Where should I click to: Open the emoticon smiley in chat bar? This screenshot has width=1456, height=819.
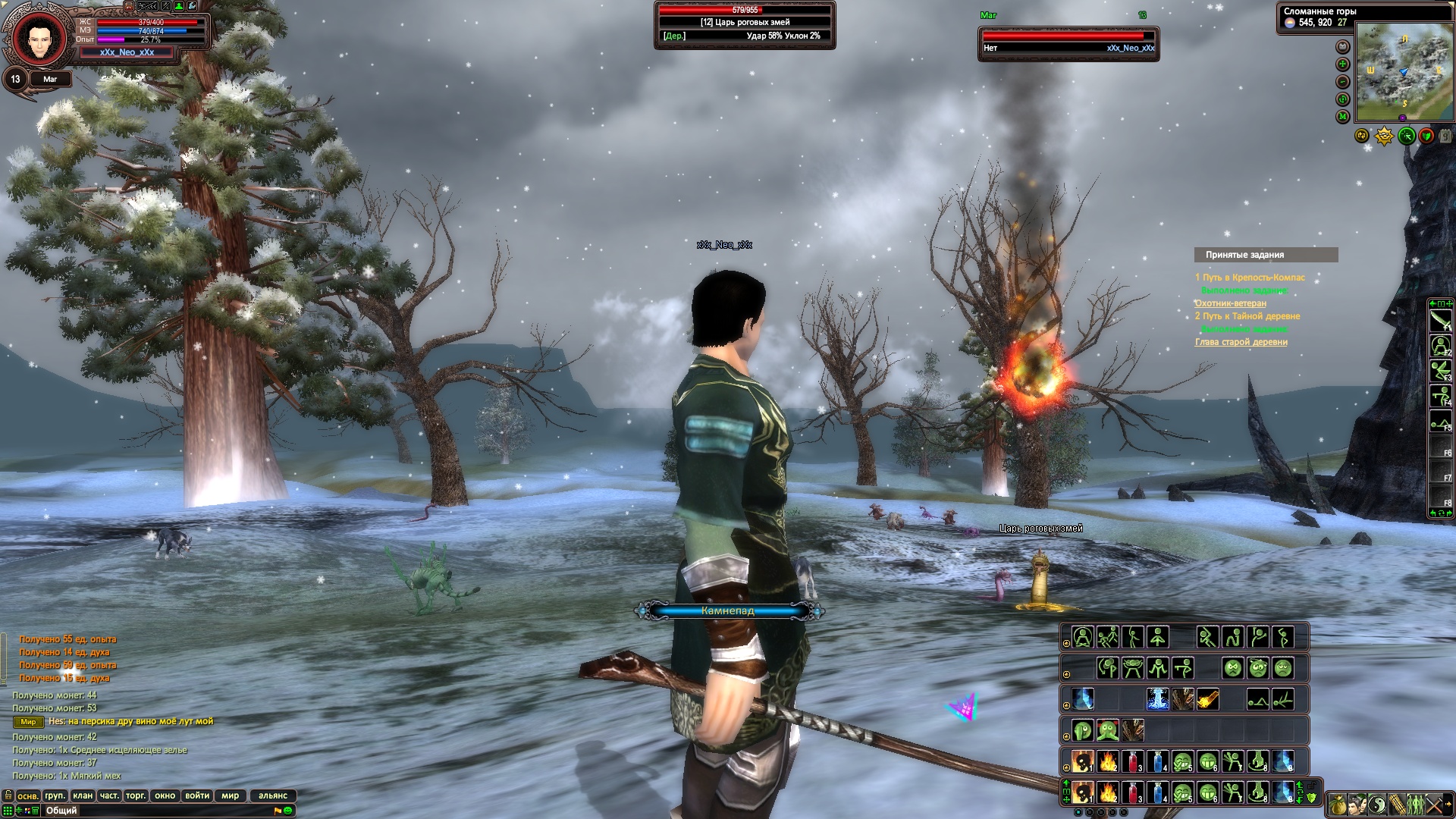(288, 811)
